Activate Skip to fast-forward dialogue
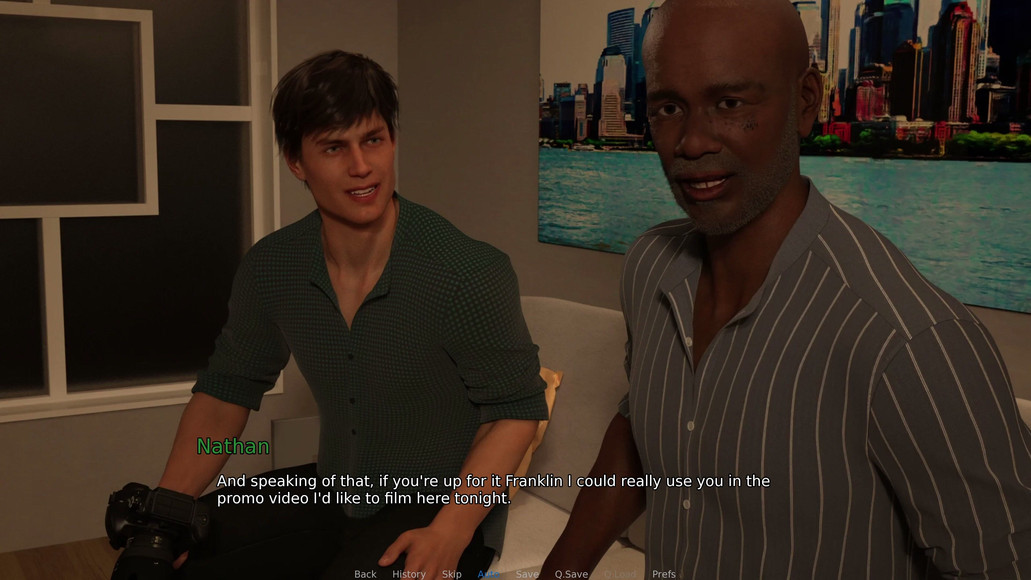Viewport: 1031px width, 580px height. 451,574
